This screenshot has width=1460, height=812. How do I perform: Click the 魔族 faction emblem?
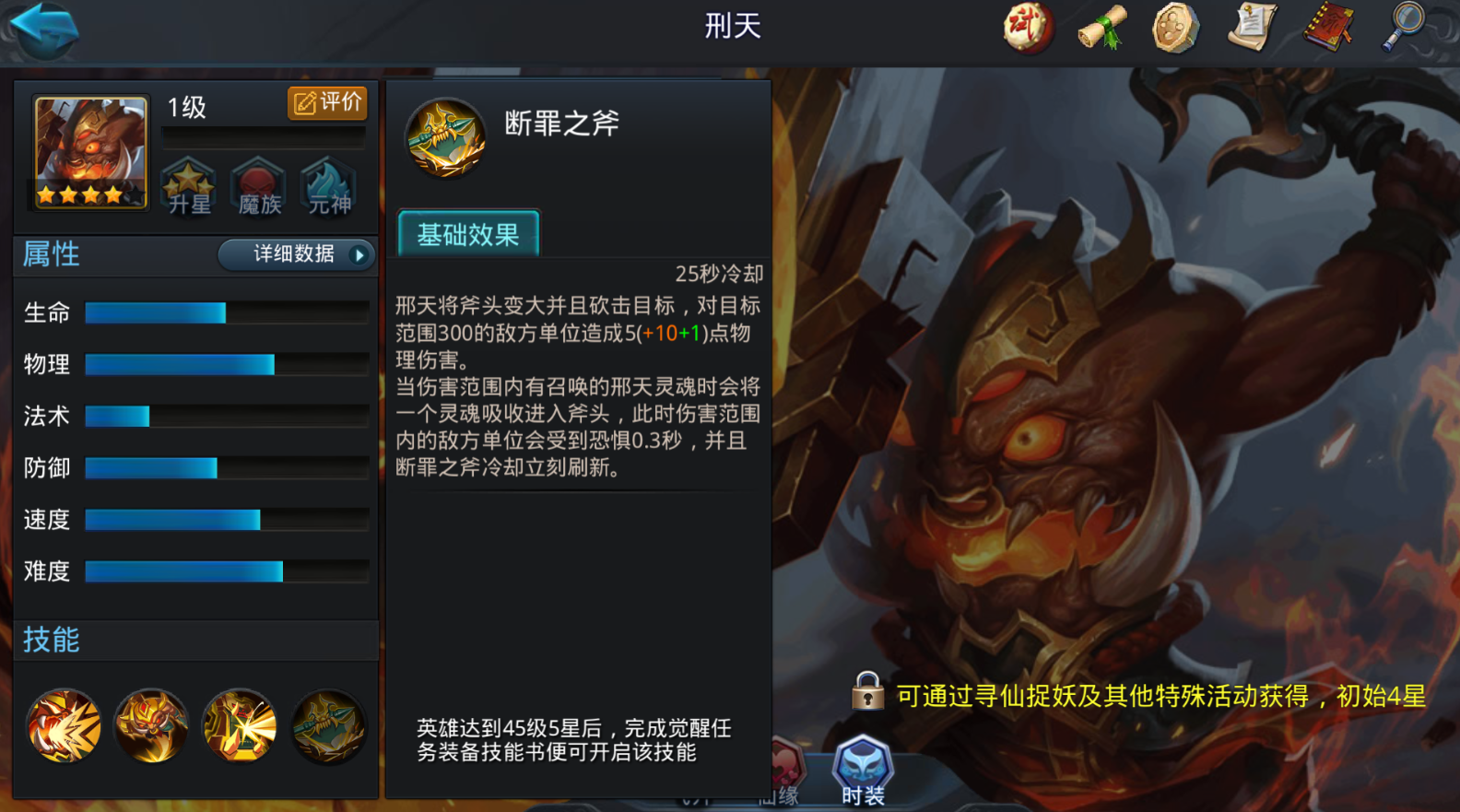click(x=258, y=187)
